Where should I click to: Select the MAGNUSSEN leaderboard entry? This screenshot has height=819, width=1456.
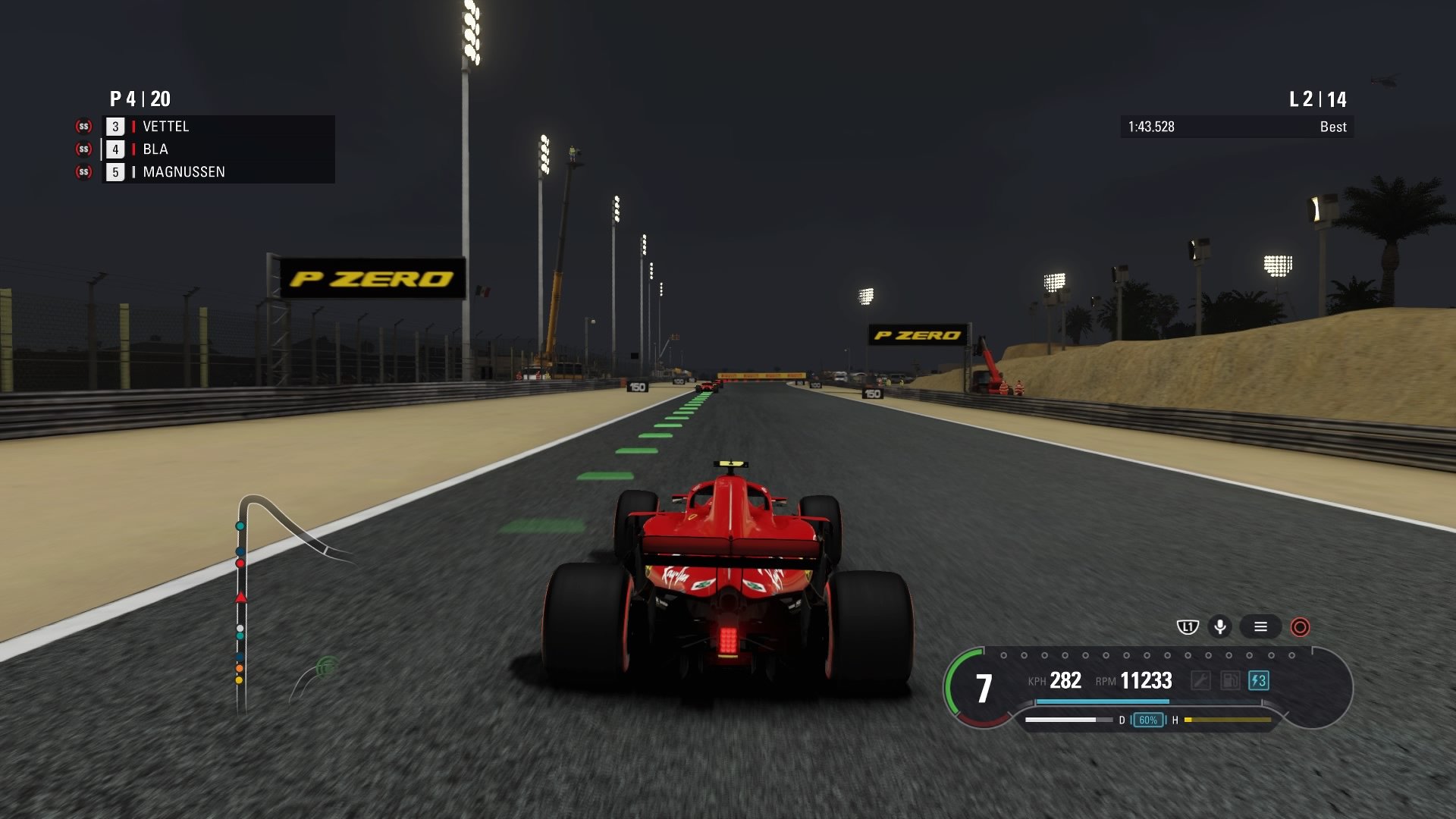pyautogui.click(x=182, y=172)
